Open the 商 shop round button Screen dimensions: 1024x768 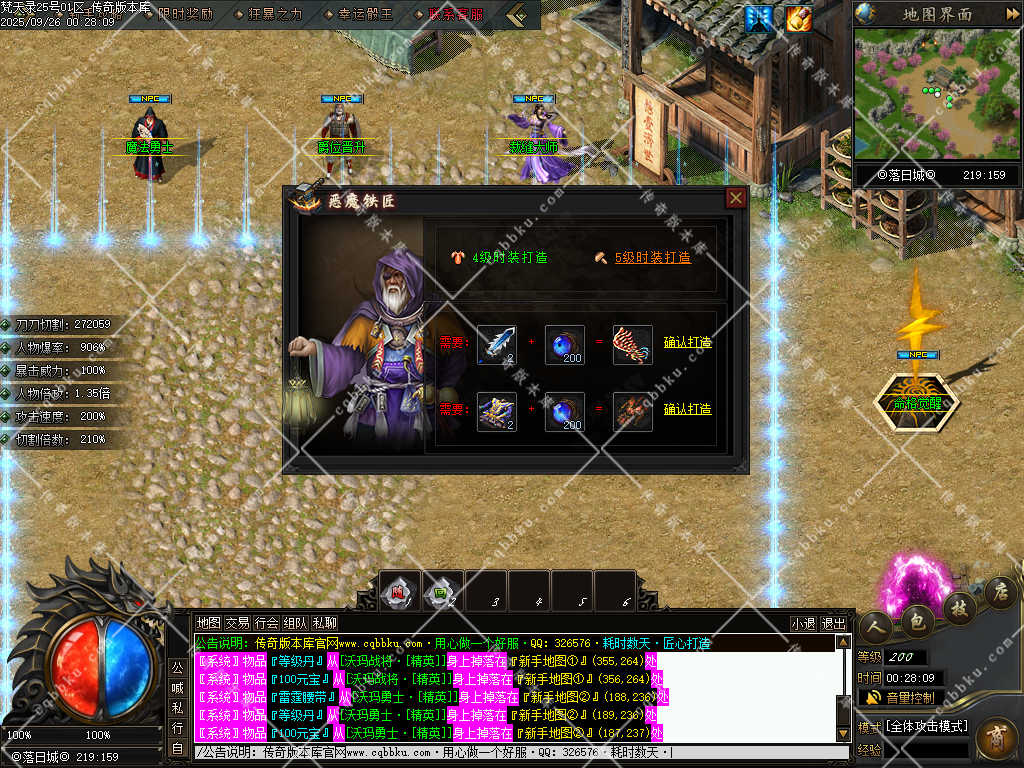[997, 737]
